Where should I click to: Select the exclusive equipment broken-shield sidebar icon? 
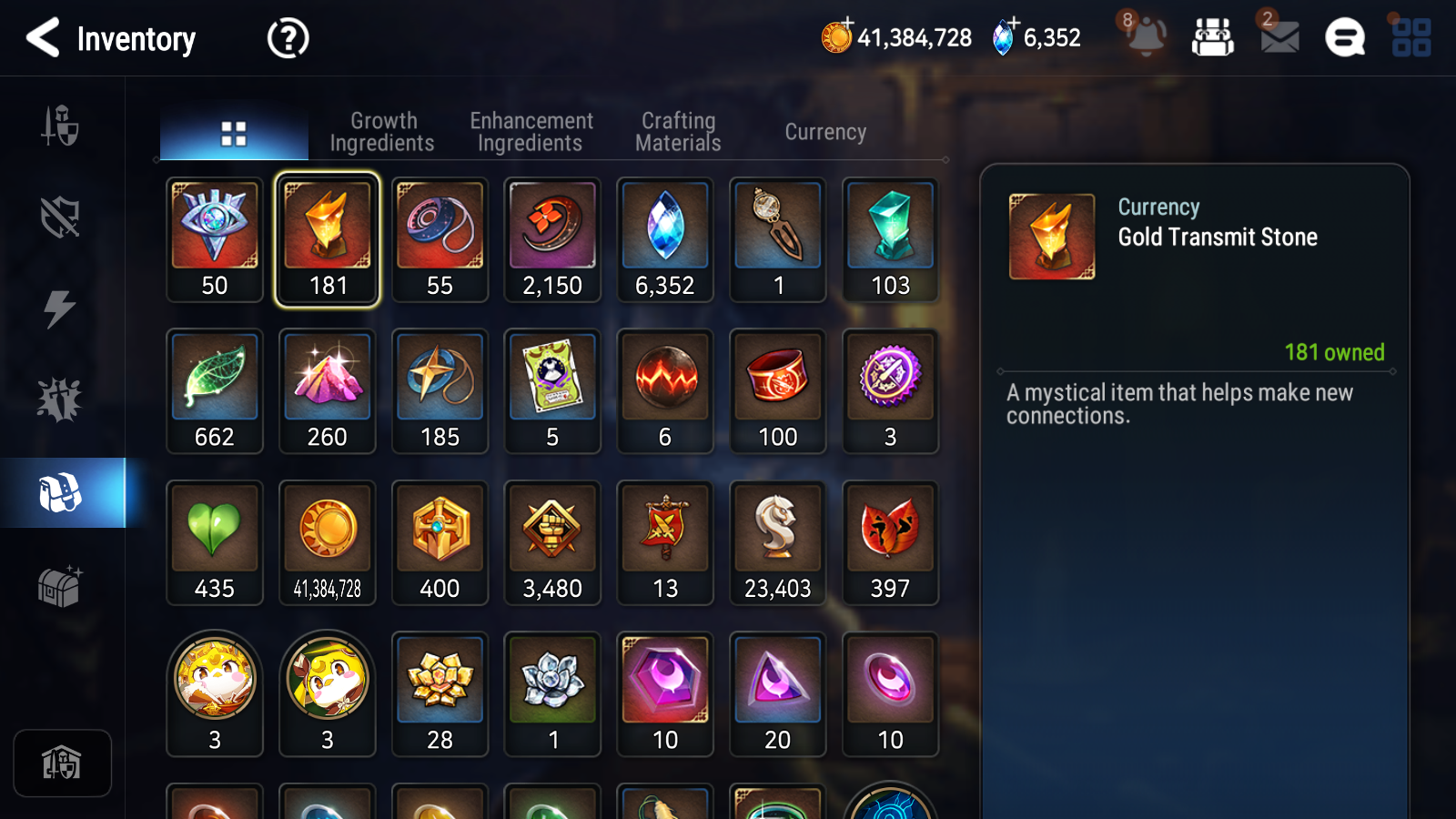pos(60,218)
